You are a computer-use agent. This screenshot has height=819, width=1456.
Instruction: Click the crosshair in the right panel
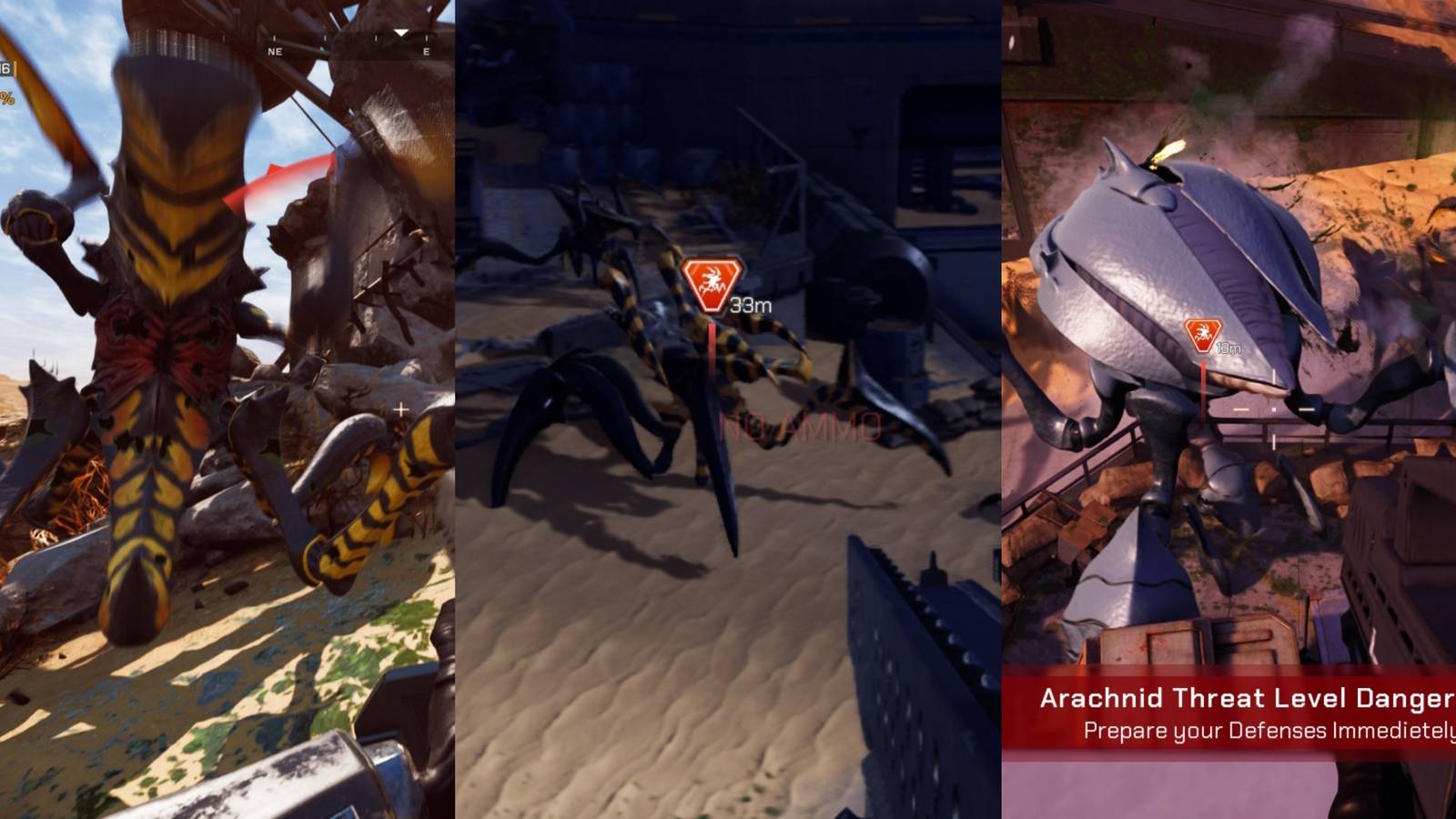tap(1274, 409)
